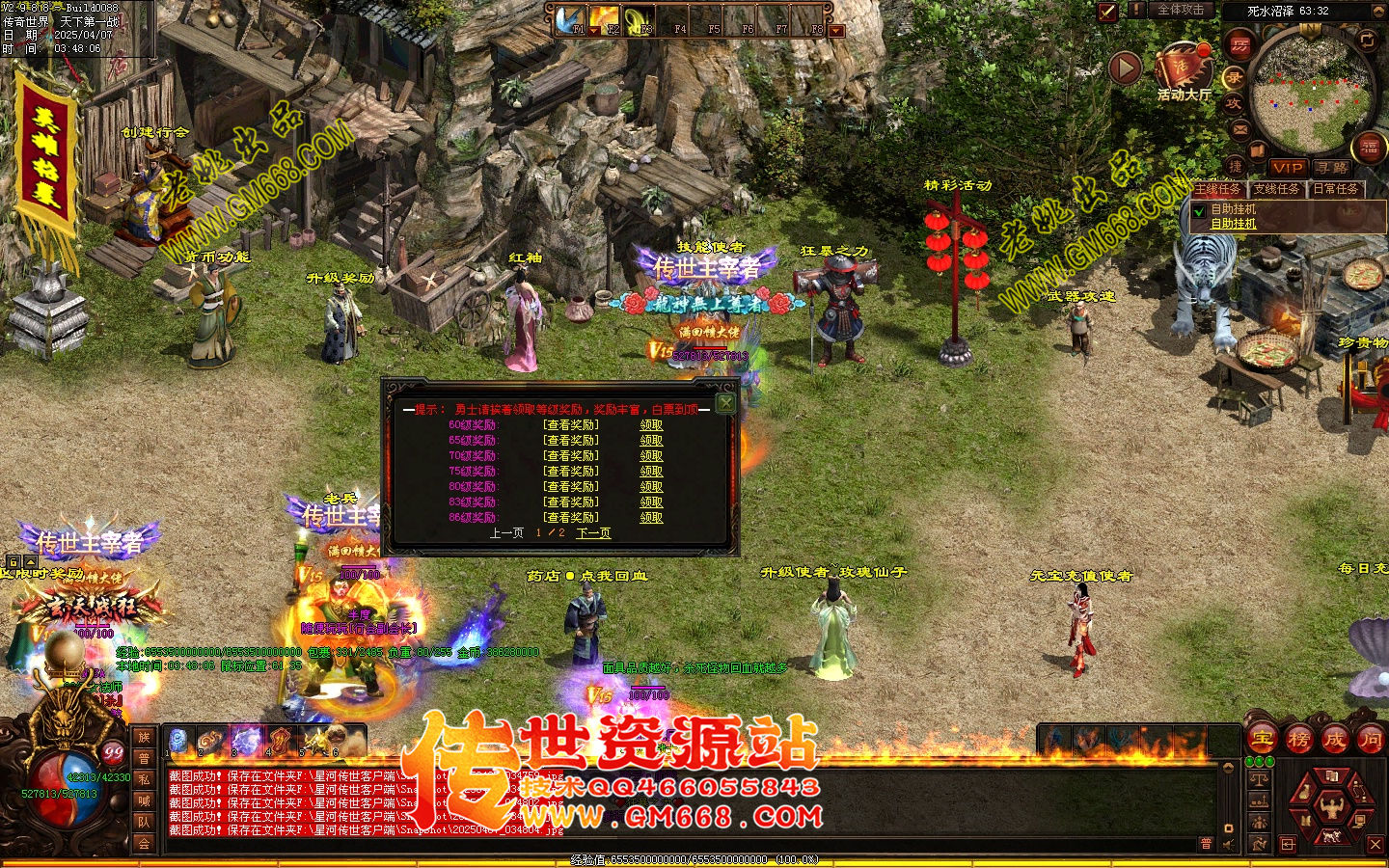Screen dimensions: 1389x868
Task: Click the 全体攻击 attack mode button
Action: (x=1180, y=10)
